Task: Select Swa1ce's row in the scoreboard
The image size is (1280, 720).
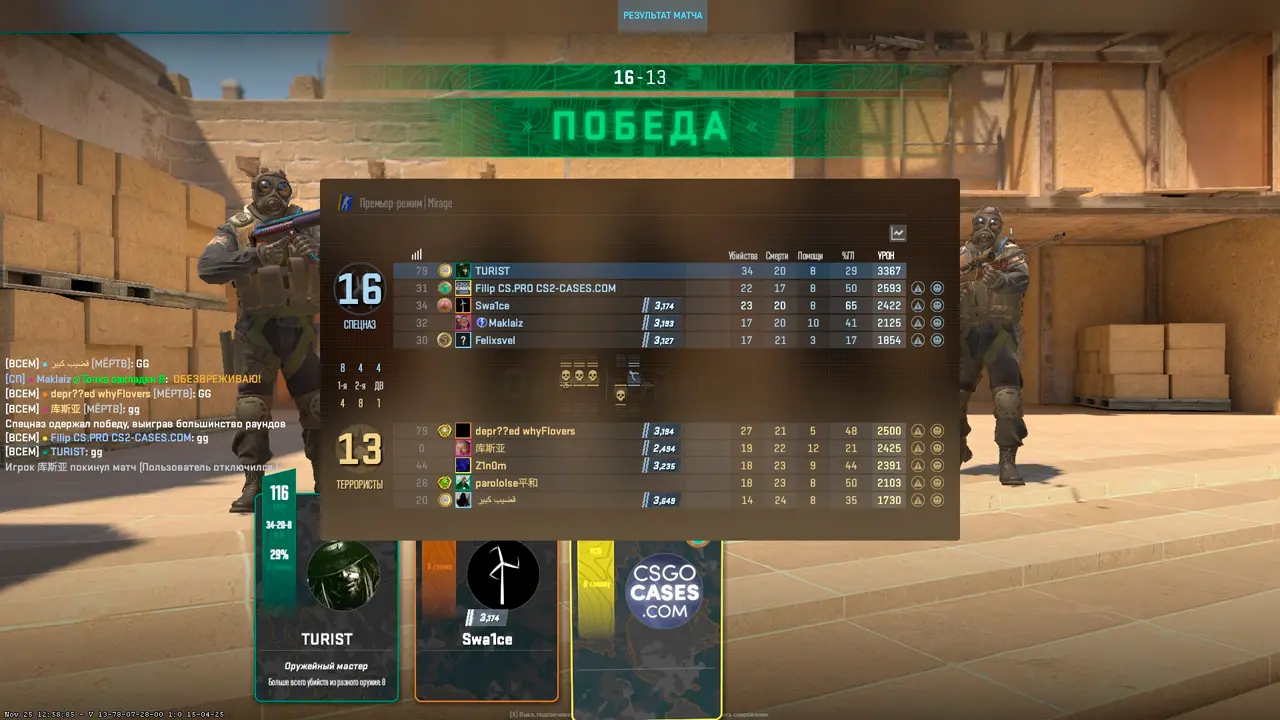Action: point(560,306)
